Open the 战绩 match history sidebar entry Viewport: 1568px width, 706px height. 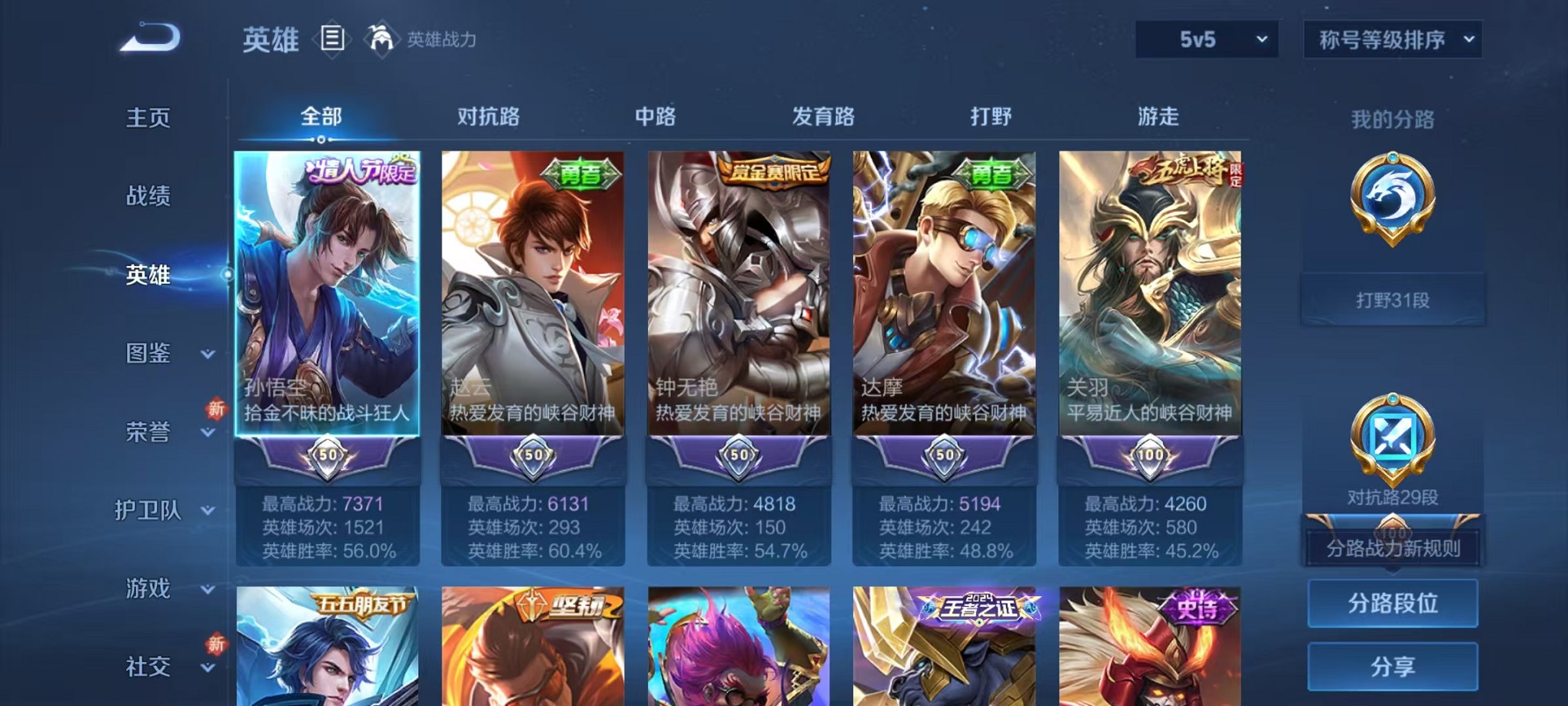tap(148, 196)
